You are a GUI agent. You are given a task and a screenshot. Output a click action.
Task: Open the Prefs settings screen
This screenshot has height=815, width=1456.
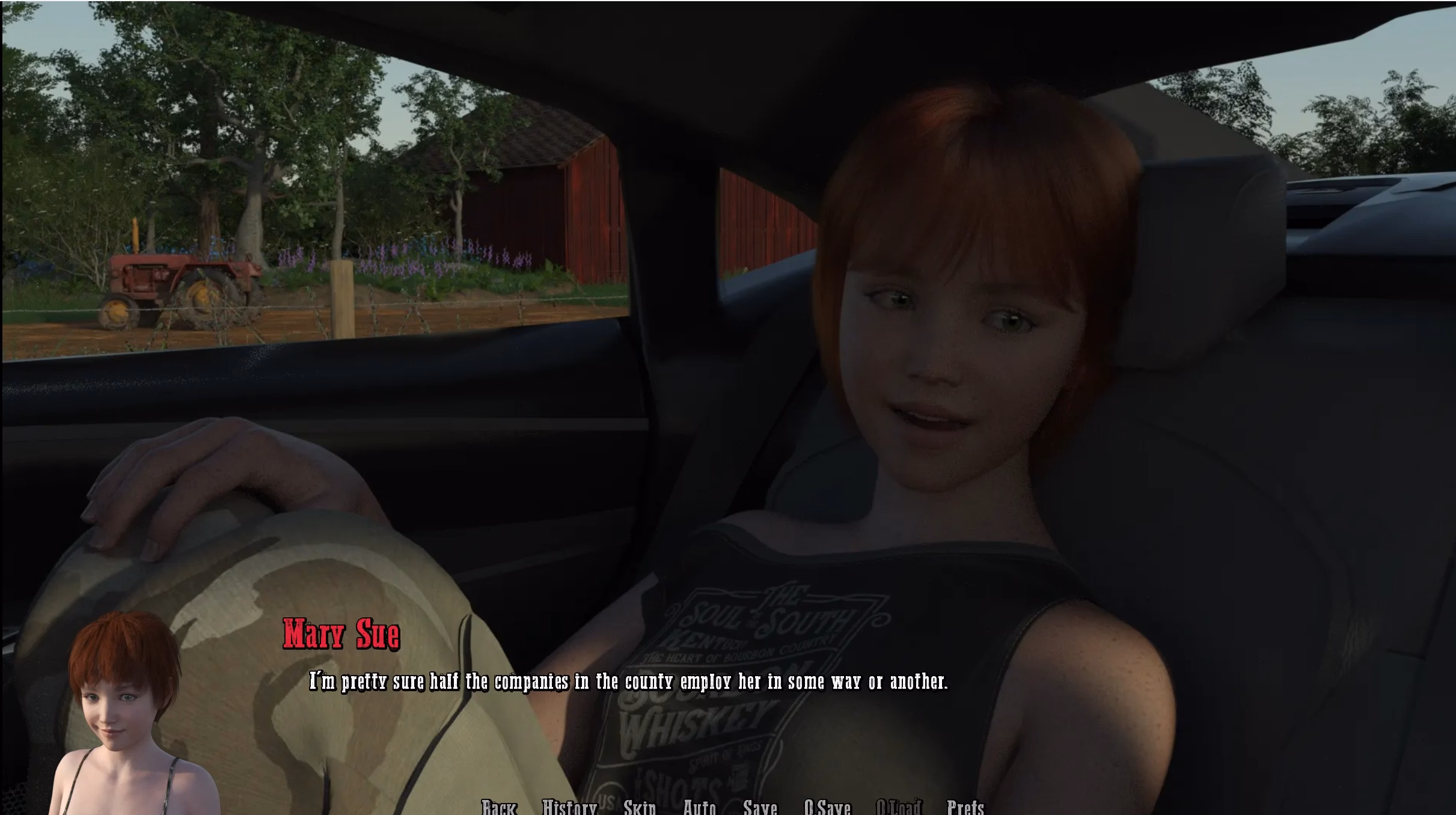point(965,807)
